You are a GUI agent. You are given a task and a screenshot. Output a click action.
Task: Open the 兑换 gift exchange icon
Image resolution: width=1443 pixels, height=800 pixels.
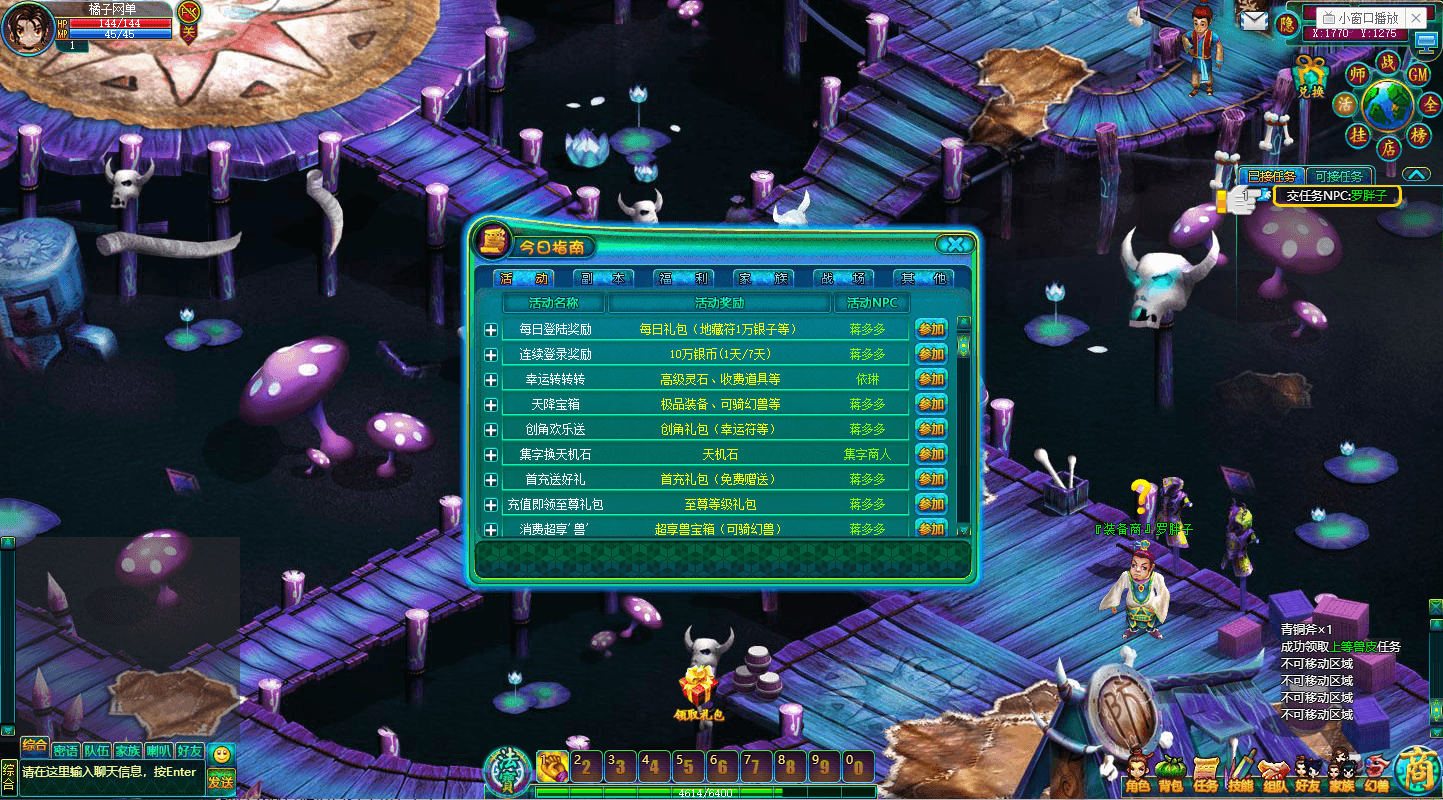click(1310, 76)
